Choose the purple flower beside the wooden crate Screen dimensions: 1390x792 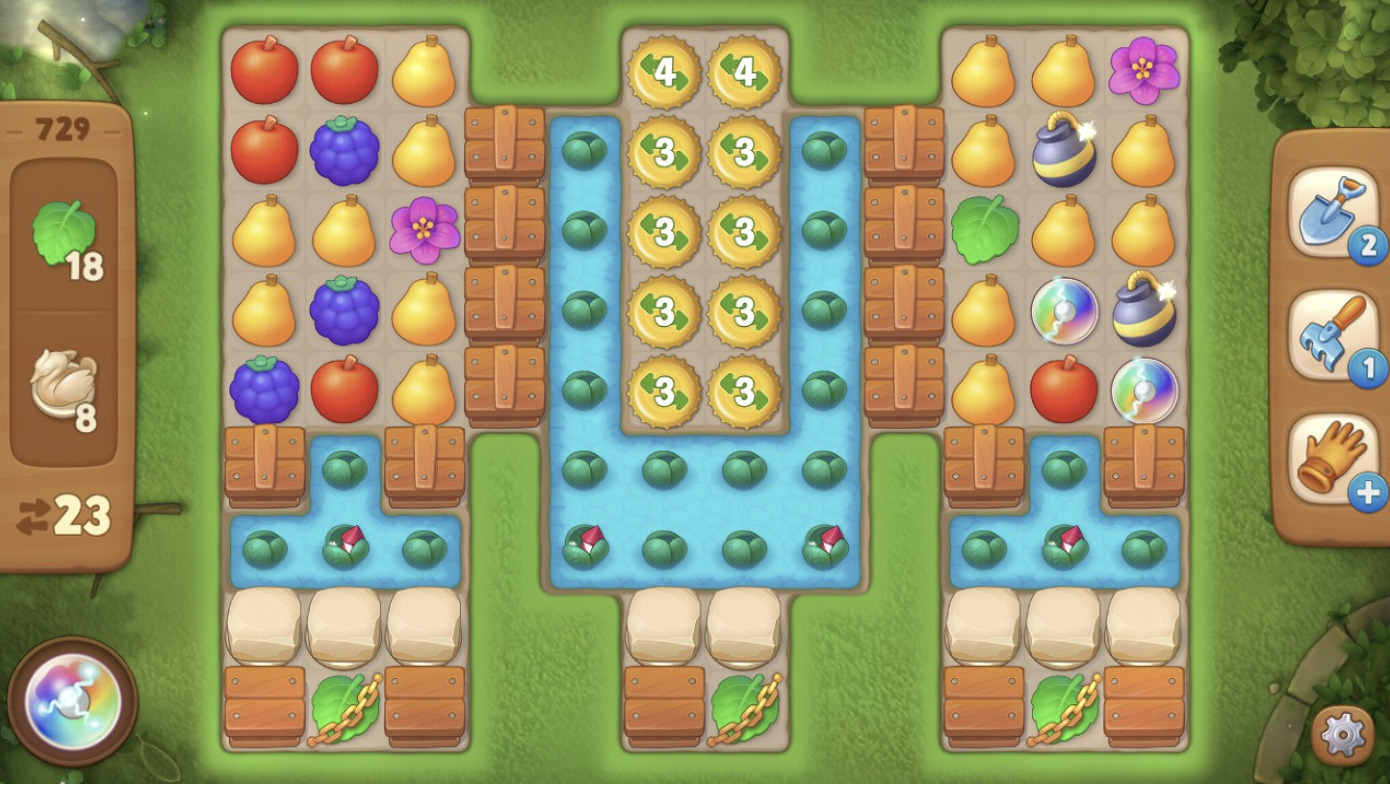(x=424, y=230)
